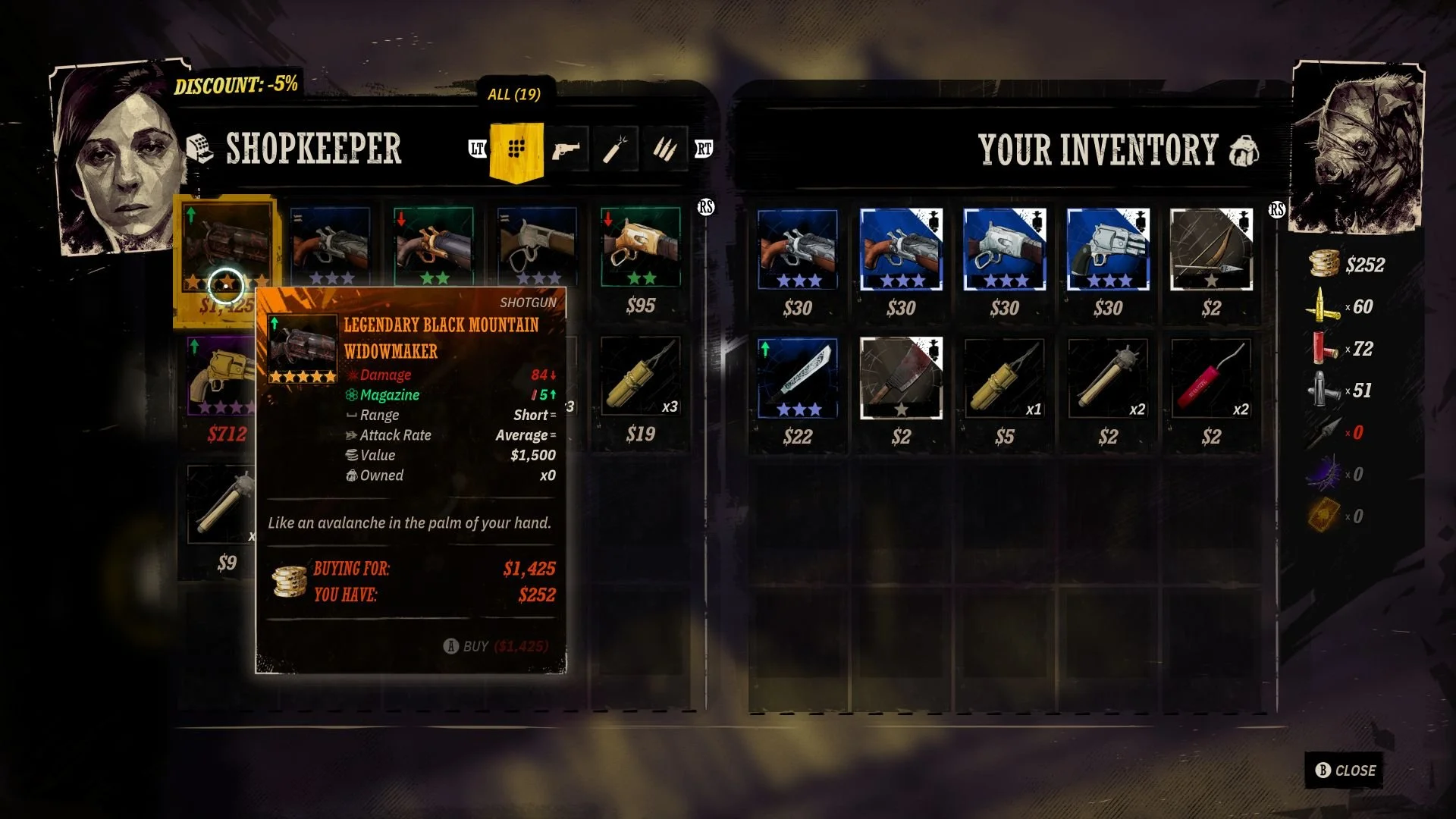Viewport: 1456px width, 819px height.
Task: Select the shopkeeper's $19 dynamite bundle
Action: click(641, 377)
